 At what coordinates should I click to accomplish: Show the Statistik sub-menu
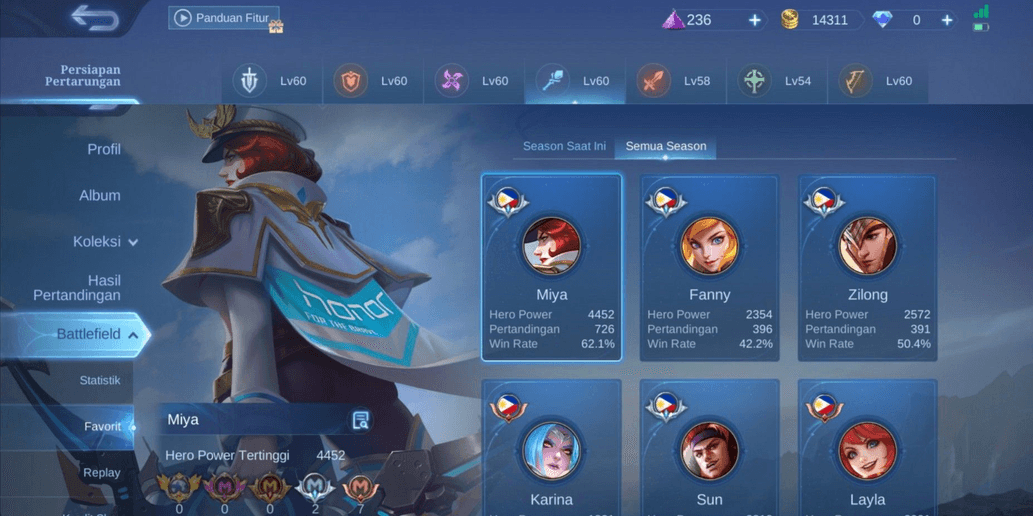[100, 380]
